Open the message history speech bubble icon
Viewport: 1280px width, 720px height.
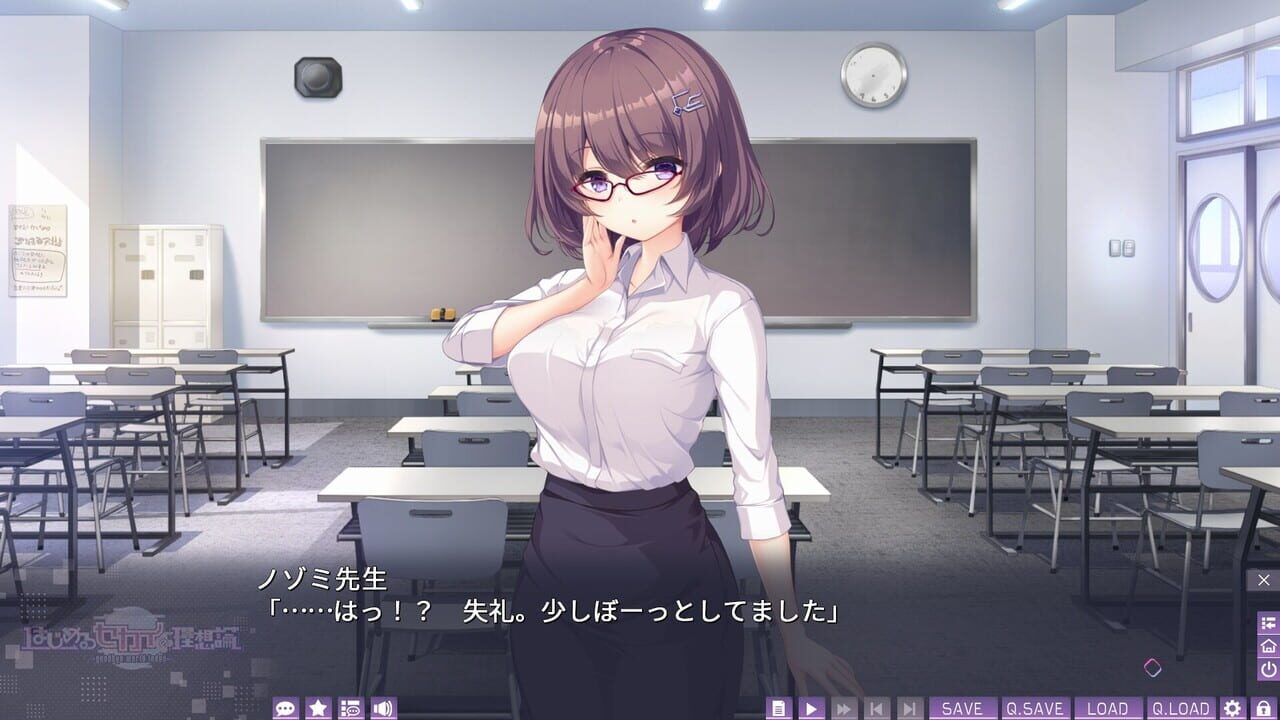coord(285,706)
